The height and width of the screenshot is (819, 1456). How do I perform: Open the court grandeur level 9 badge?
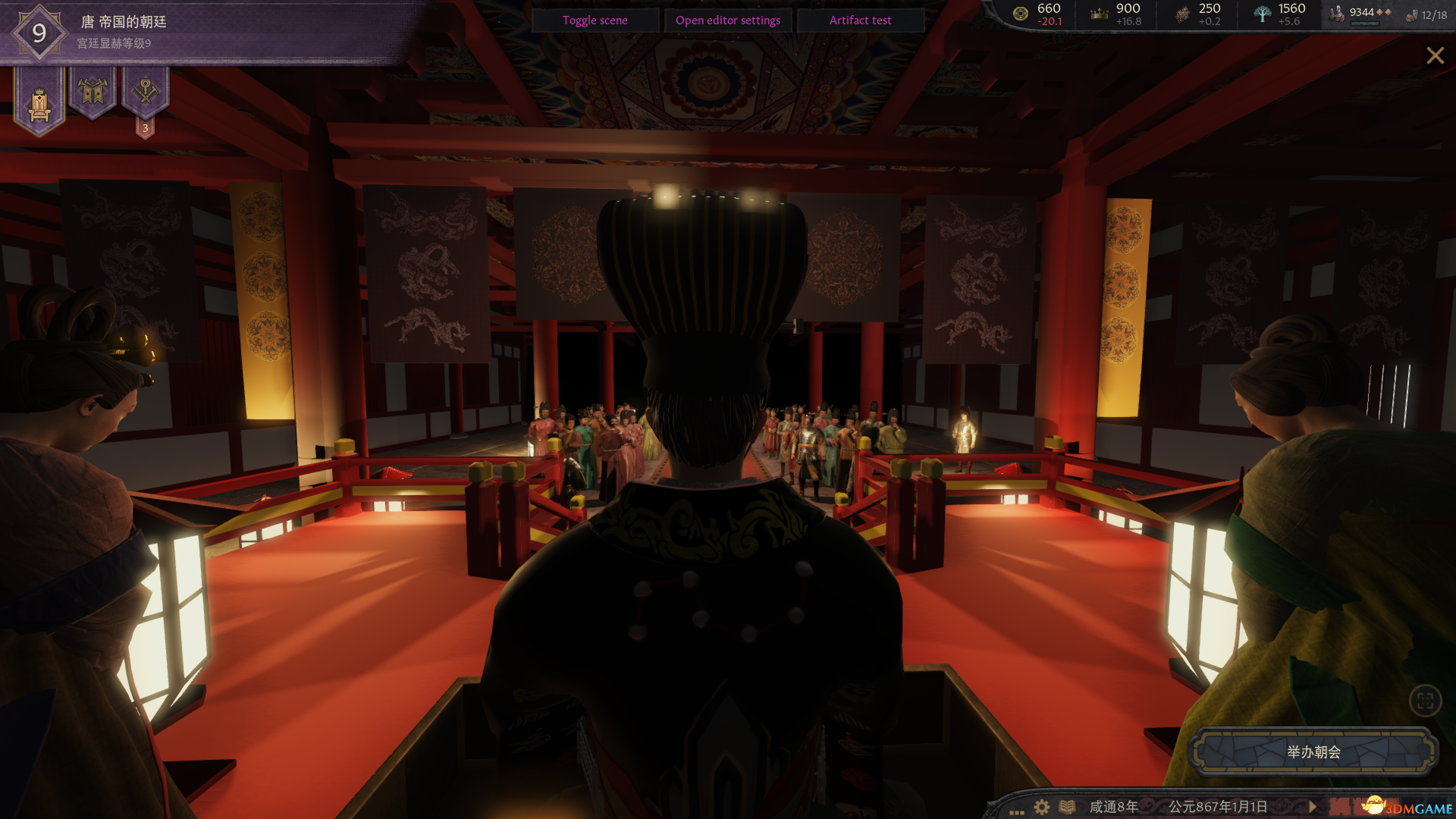37,33
